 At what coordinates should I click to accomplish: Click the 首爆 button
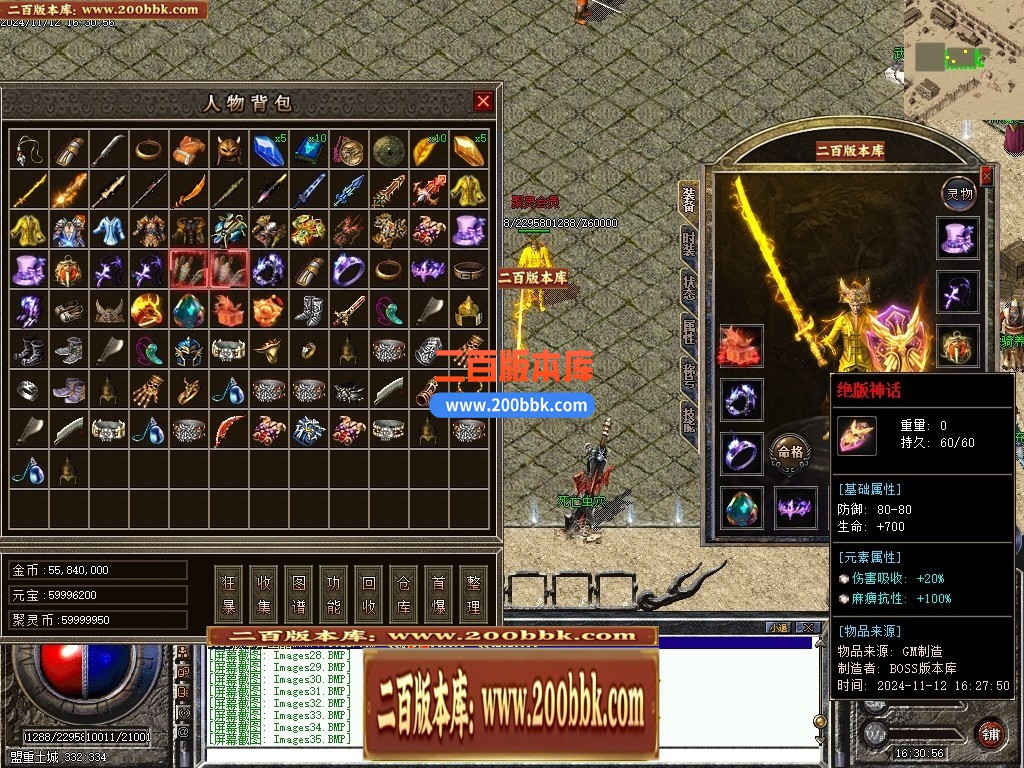(x=438, y=594)
